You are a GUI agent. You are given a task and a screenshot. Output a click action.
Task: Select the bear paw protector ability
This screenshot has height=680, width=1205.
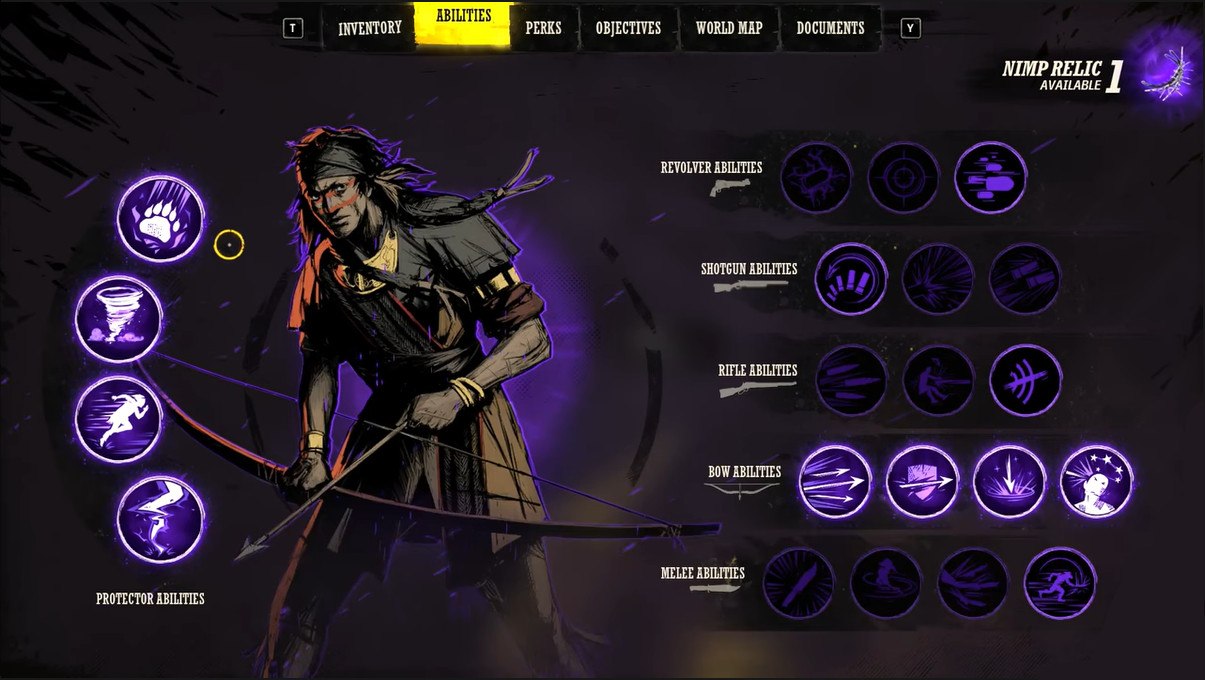[x=161, y=219]
